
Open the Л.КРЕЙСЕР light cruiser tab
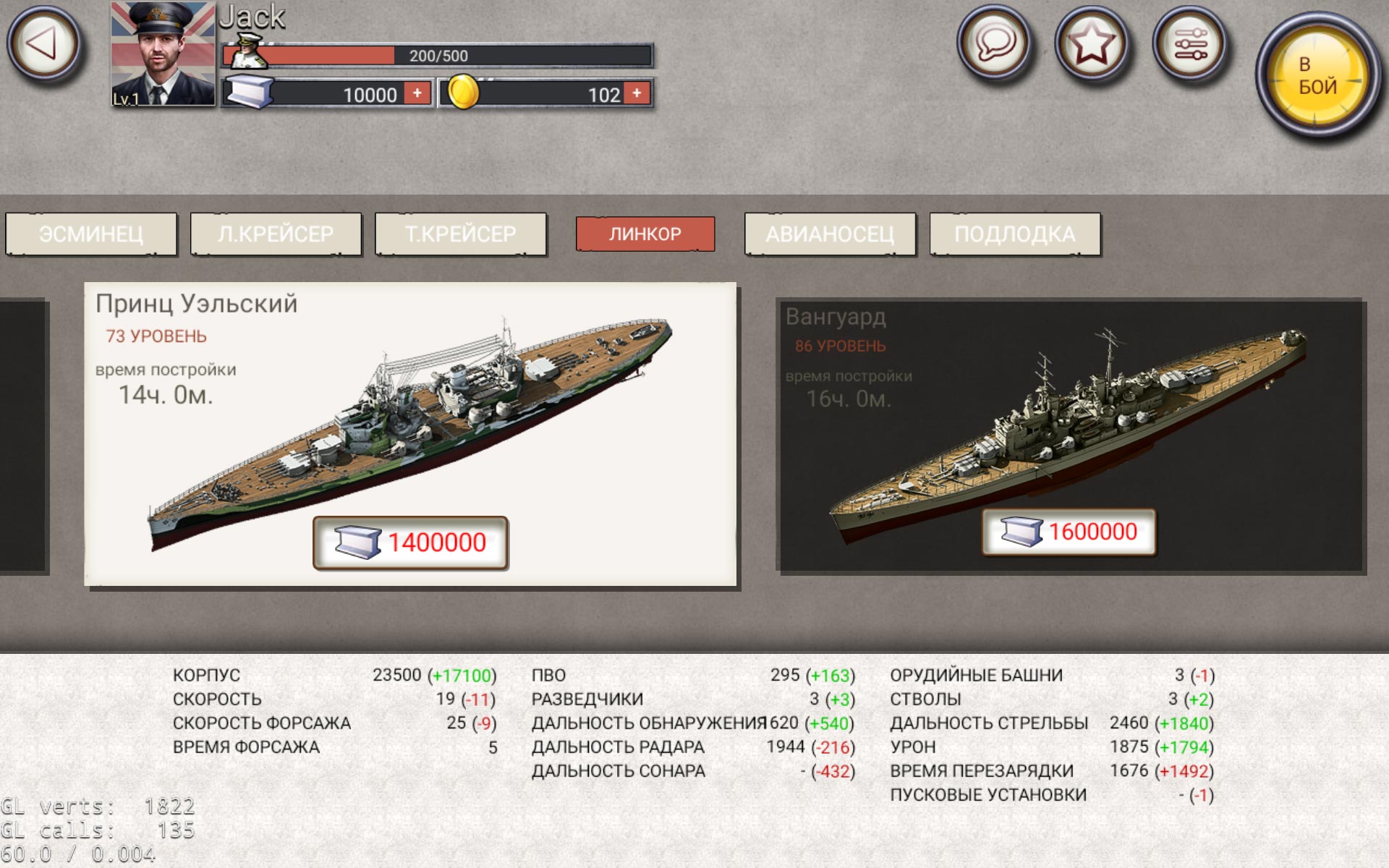pos(276,234)
